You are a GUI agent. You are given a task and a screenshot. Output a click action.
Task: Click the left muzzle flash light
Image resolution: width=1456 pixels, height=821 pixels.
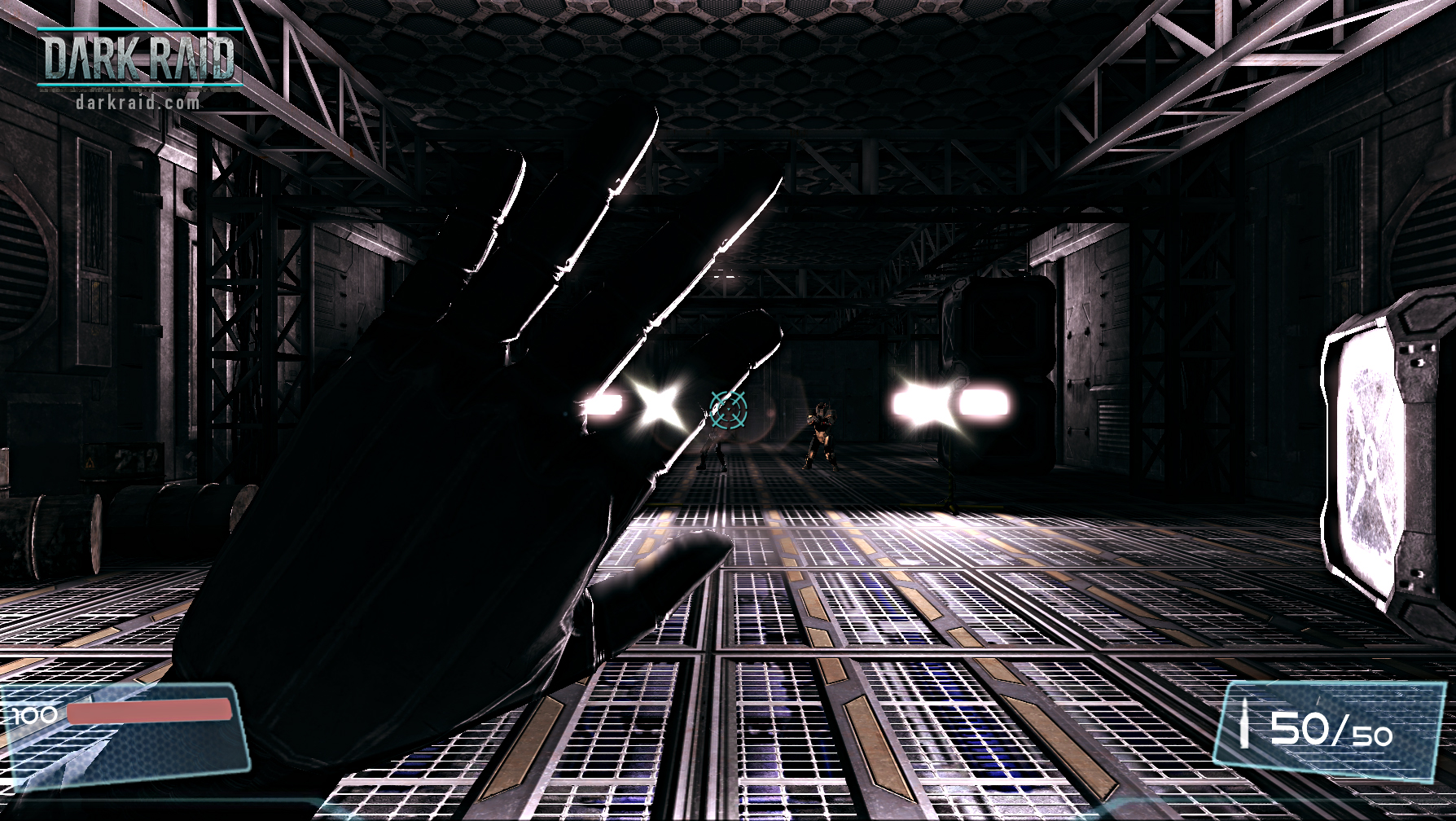[x=658, y=406]
